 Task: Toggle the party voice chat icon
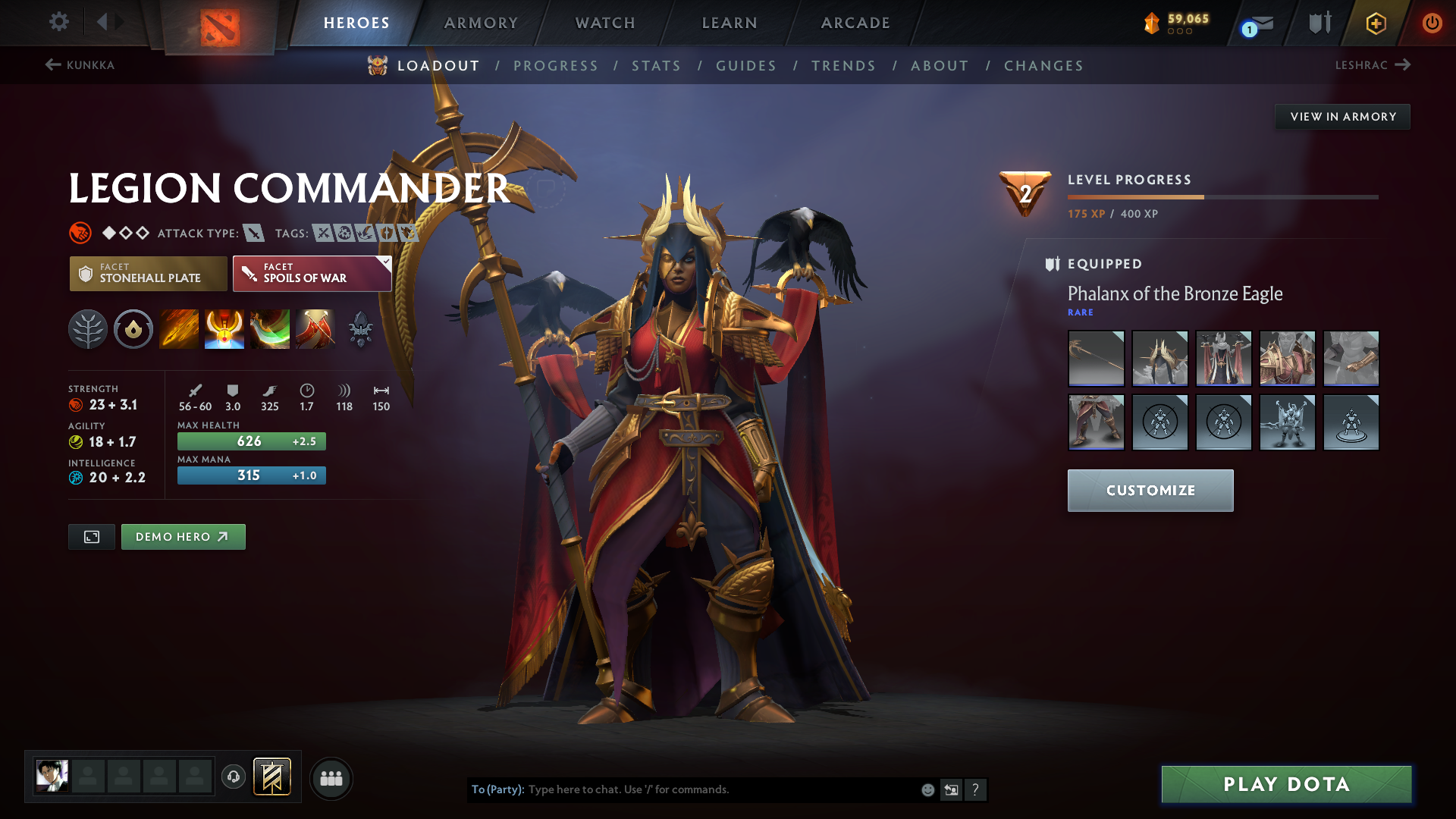233,777
